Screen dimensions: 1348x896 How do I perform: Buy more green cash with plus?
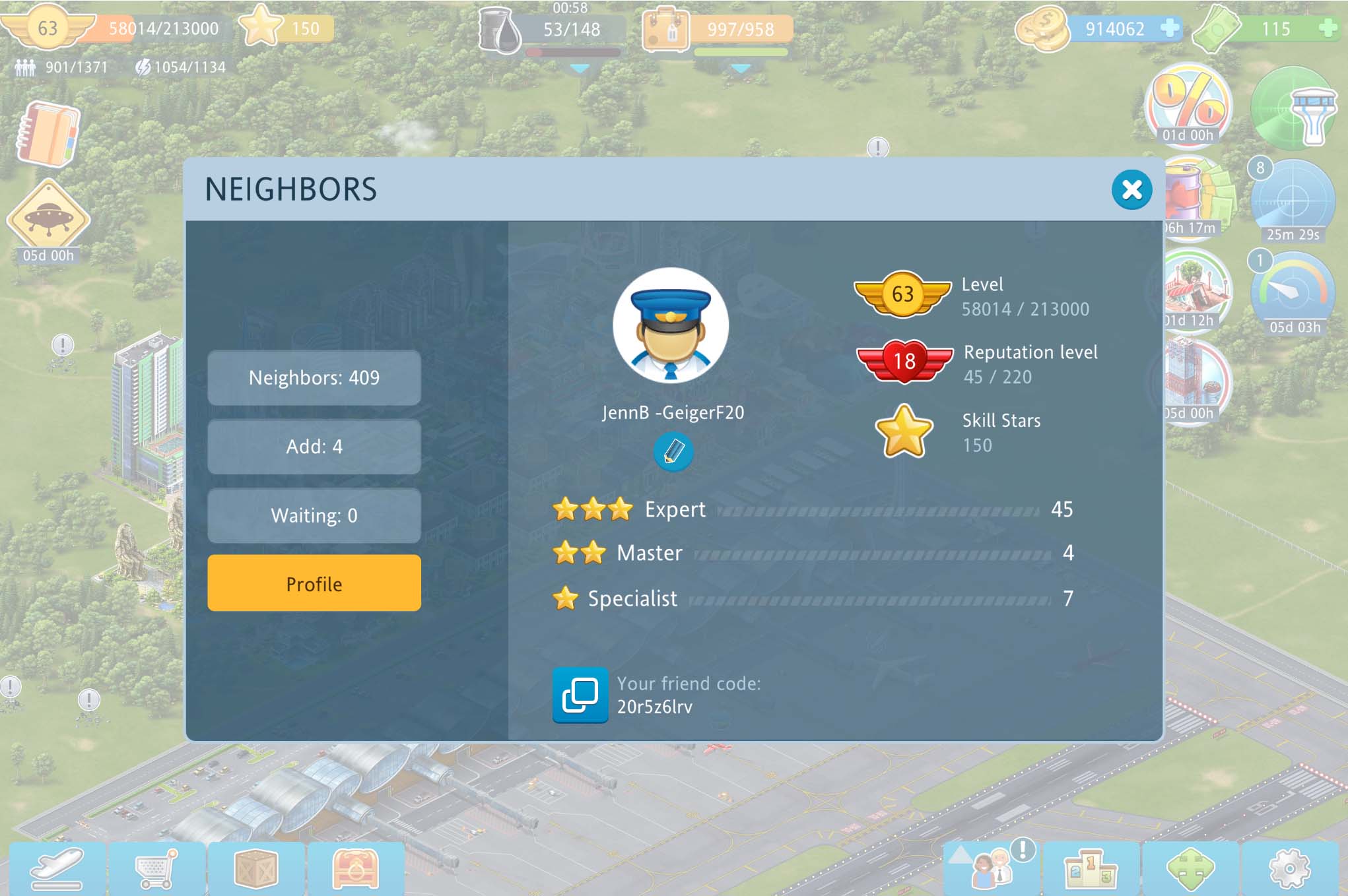1327,28
